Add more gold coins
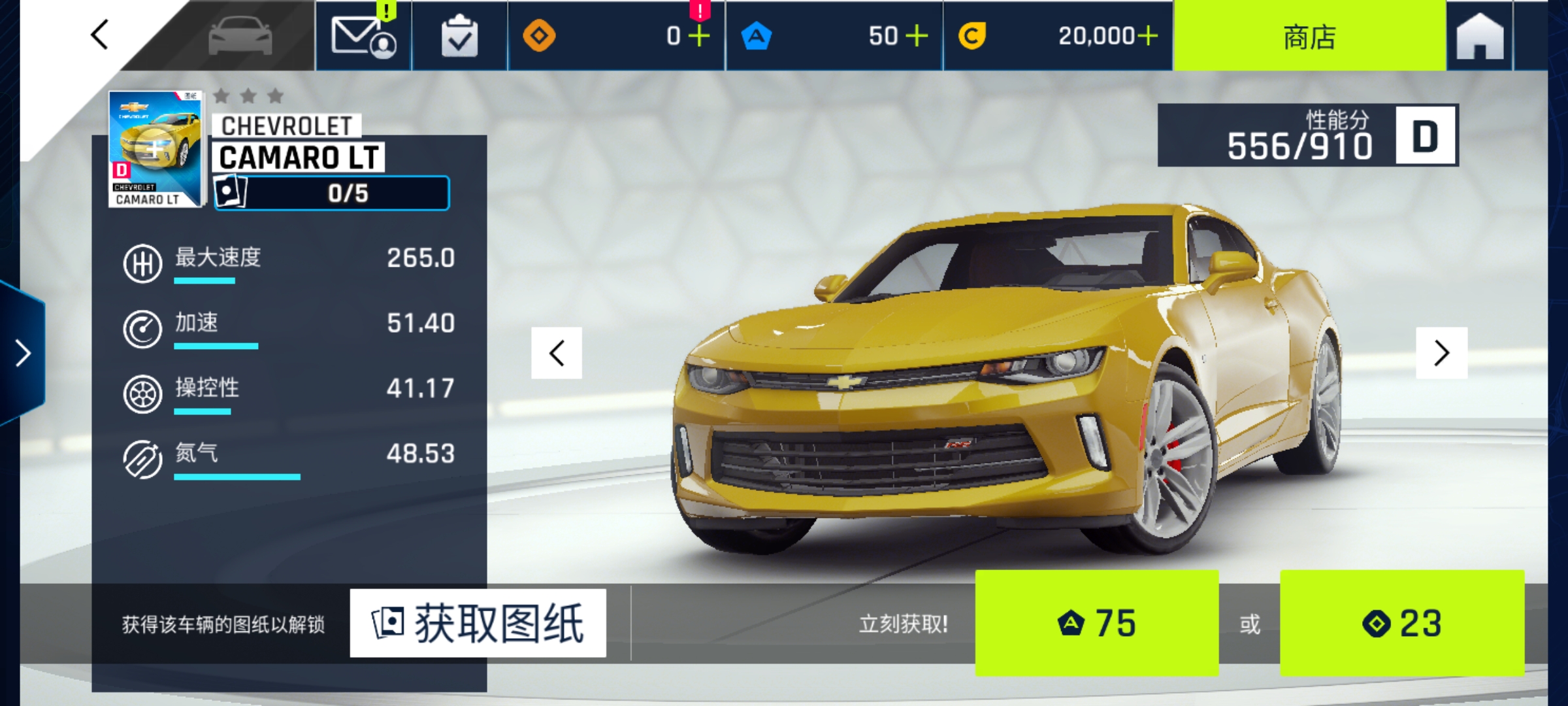This screenshot has height=706, width=1568. tap(1147, 36)
